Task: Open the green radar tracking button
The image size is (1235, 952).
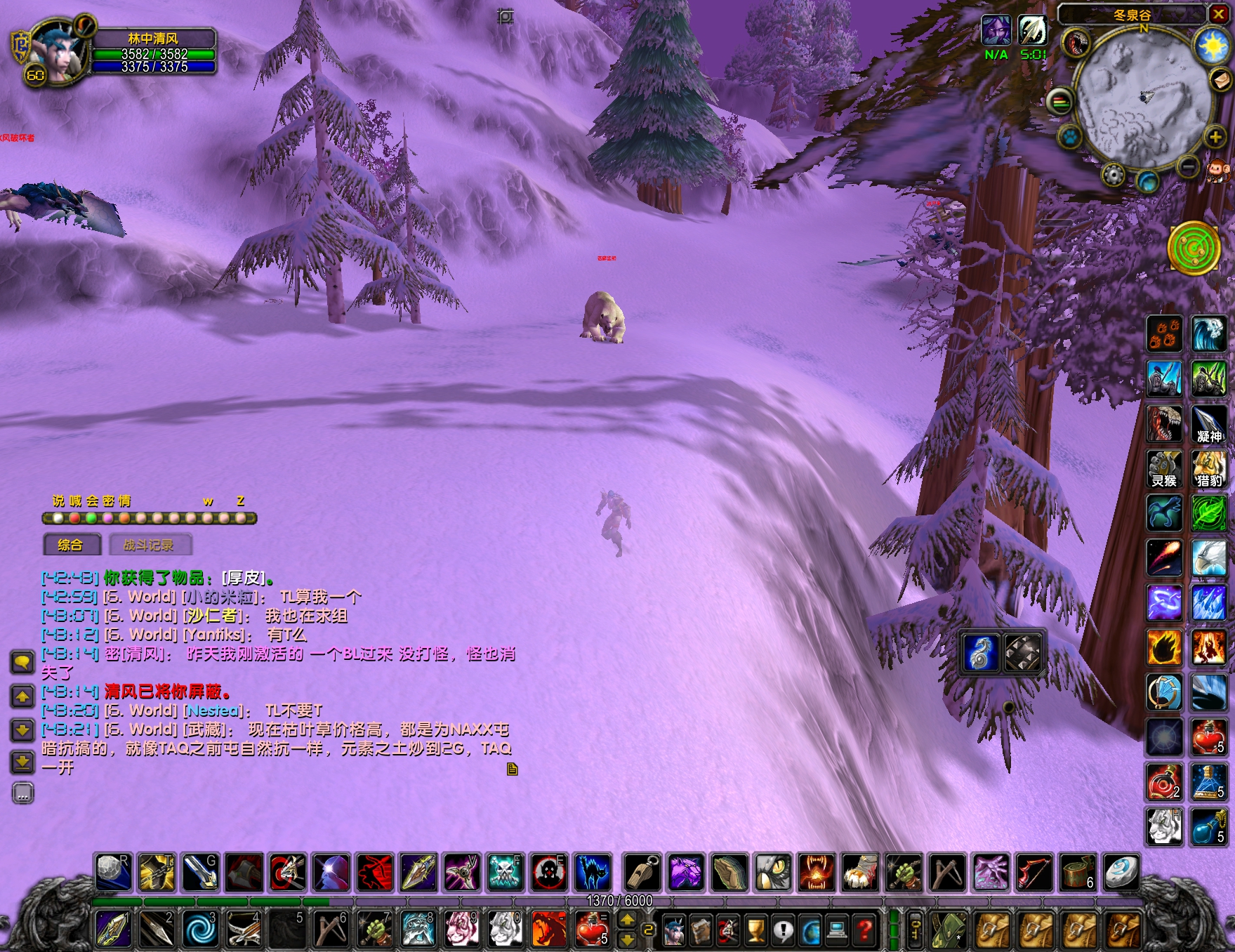Action: click(x=1193, y=246)
